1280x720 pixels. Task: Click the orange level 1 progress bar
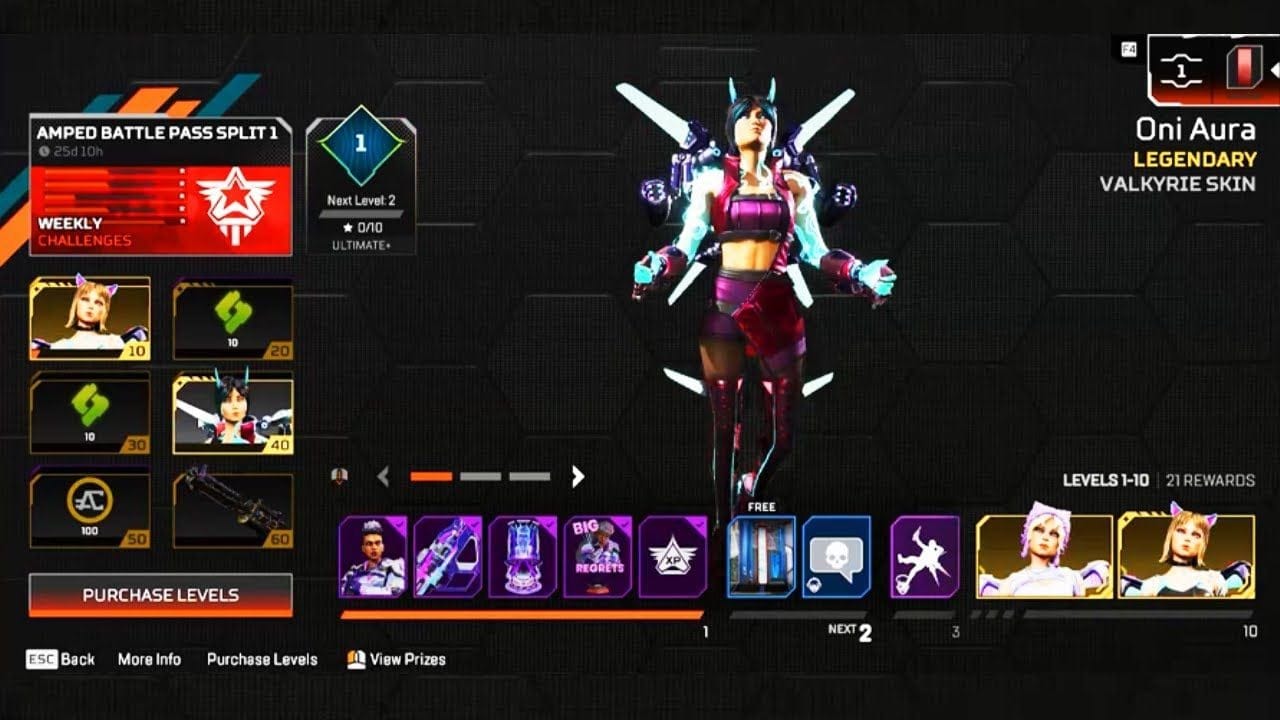pos(520,615)
